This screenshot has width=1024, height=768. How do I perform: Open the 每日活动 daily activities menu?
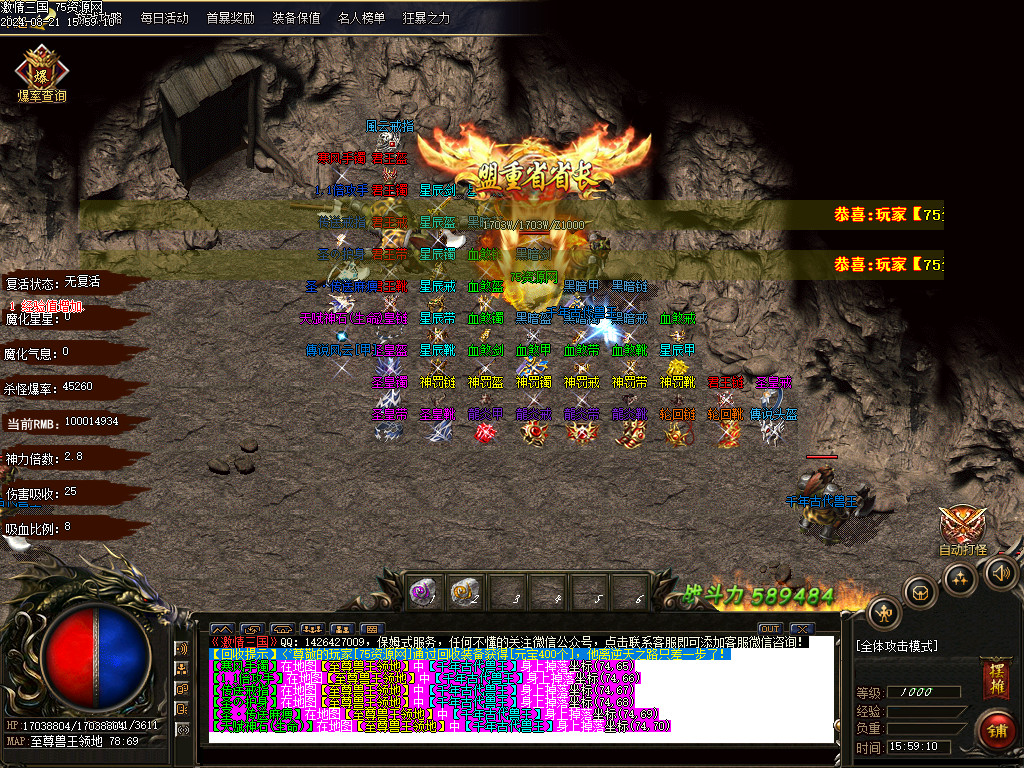pyautogui.click(x=164, y=18)
